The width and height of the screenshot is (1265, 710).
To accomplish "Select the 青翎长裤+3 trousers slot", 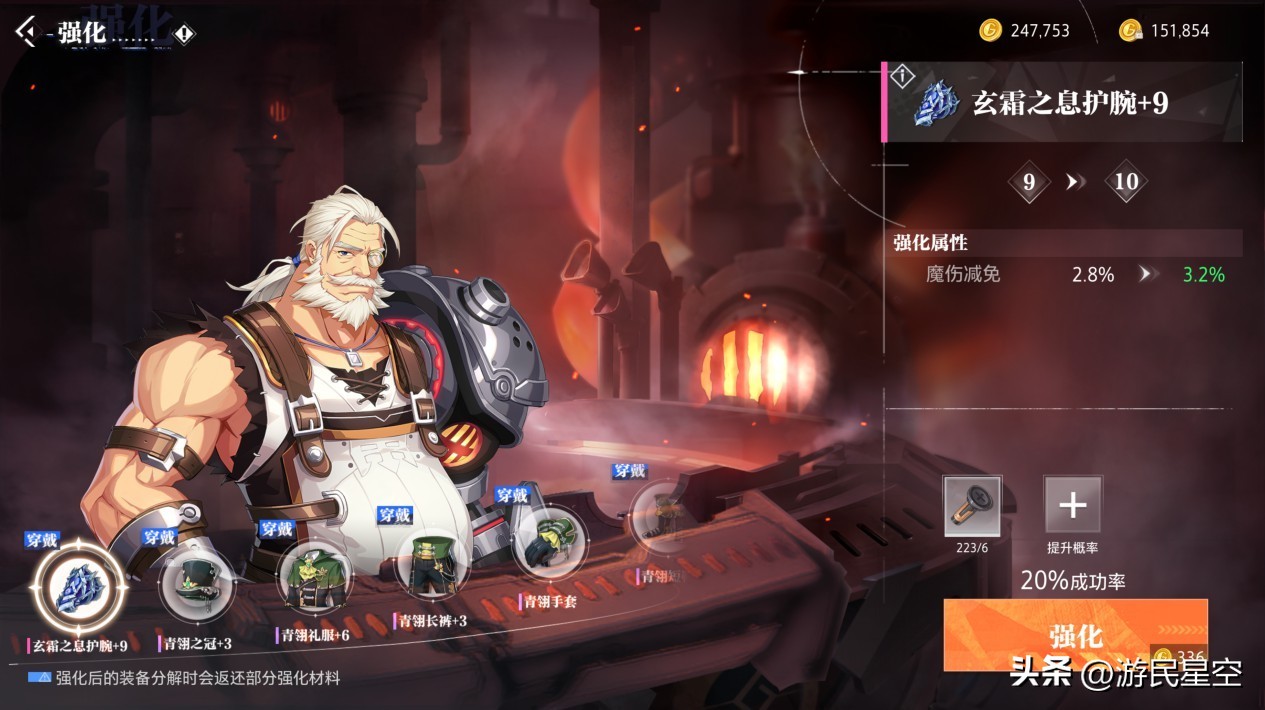I will click(x=432, y=563).
